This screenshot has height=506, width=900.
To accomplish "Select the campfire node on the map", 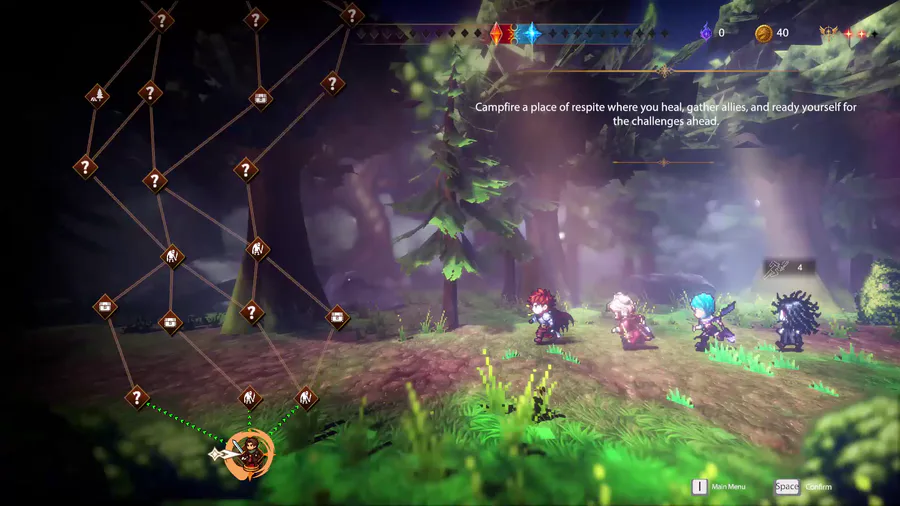I will 98,96.
